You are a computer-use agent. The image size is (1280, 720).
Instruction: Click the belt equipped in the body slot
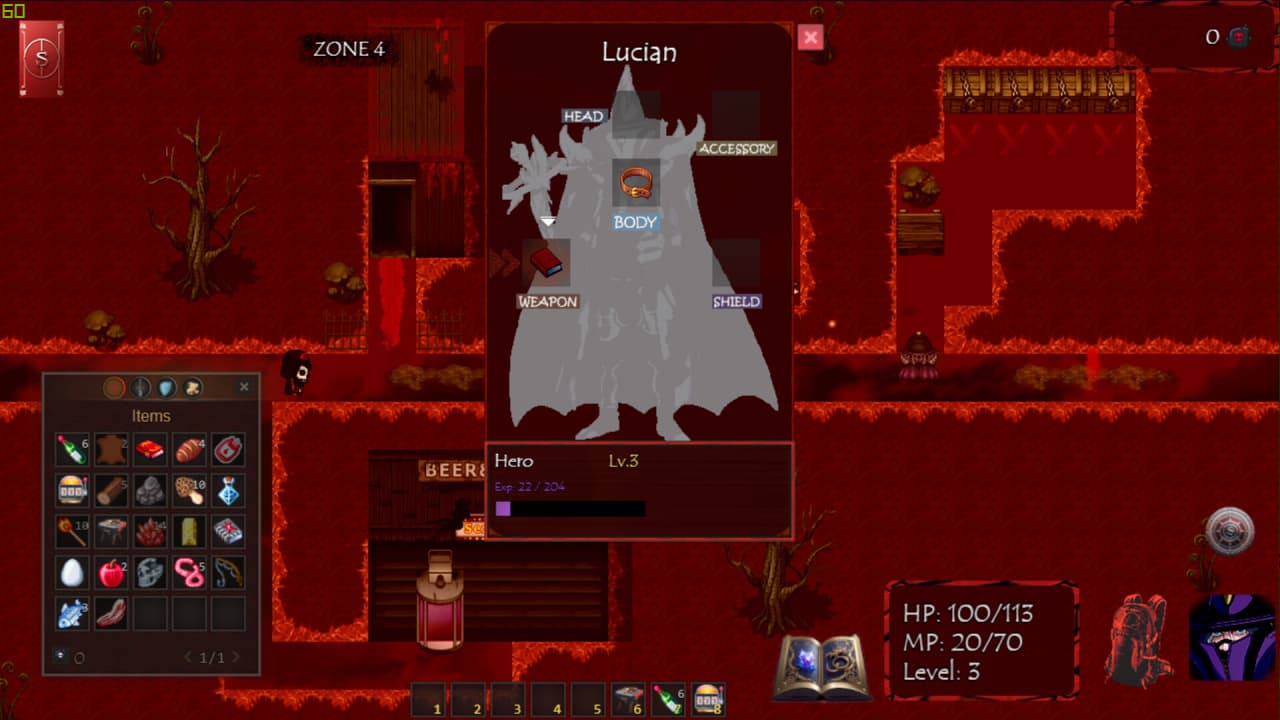click(636, 183)
